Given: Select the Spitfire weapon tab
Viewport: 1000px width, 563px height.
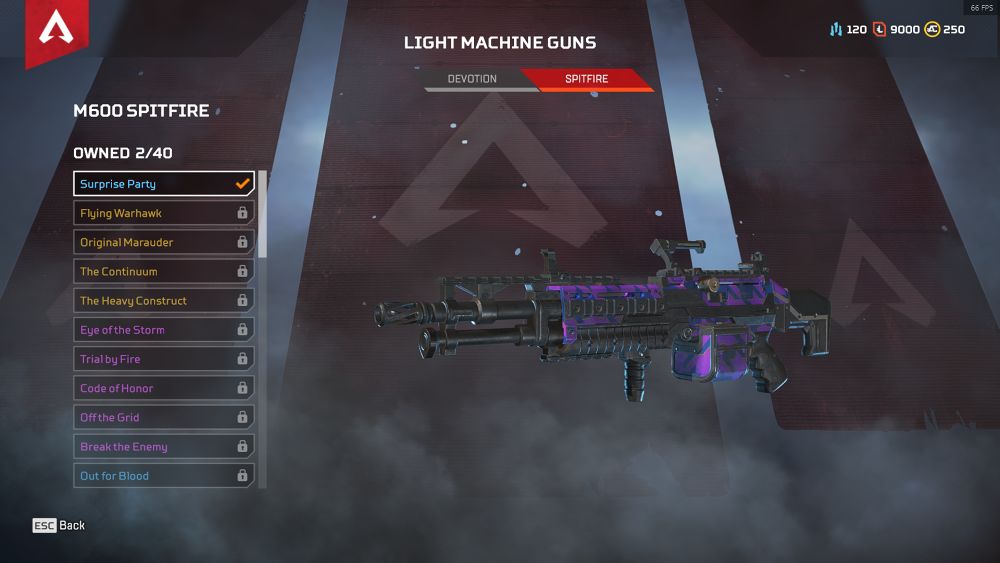Looking at the screenshot, I should 586,79.
